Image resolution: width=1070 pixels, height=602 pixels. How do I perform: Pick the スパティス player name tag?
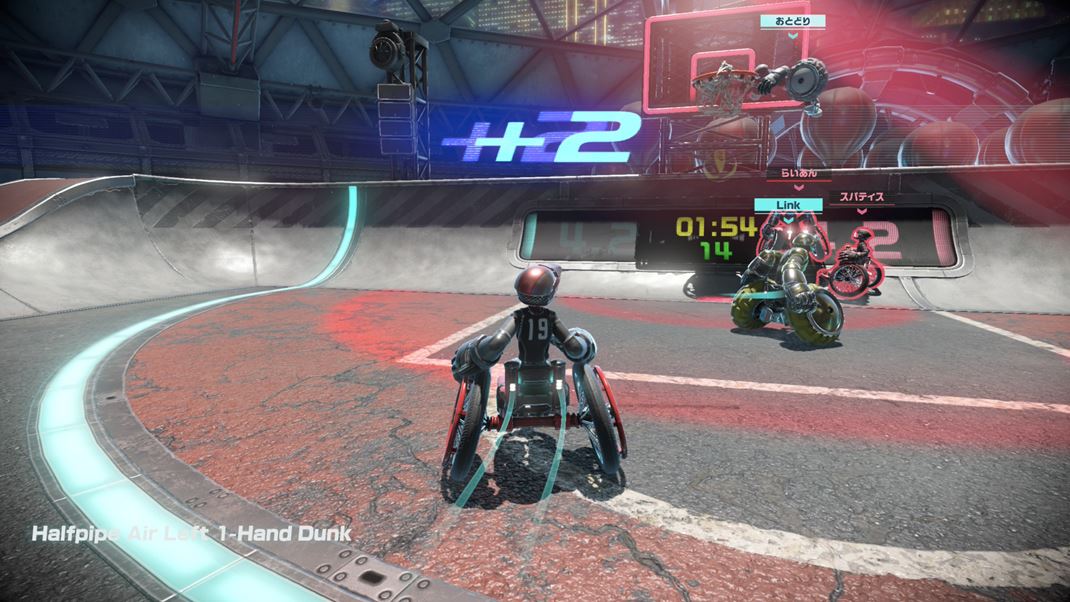point(861,197)
